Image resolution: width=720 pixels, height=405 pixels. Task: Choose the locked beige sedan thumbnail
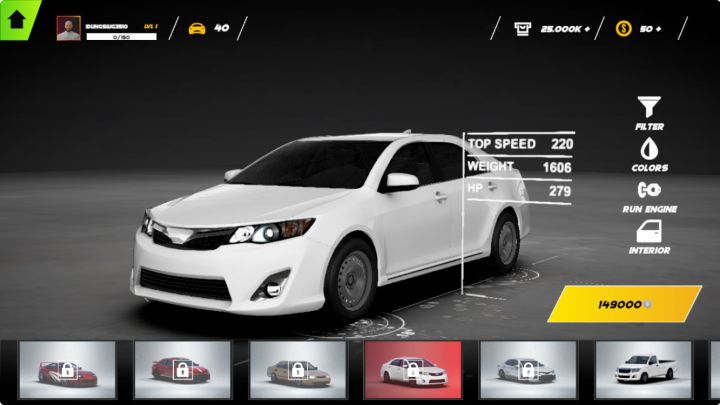298,370
